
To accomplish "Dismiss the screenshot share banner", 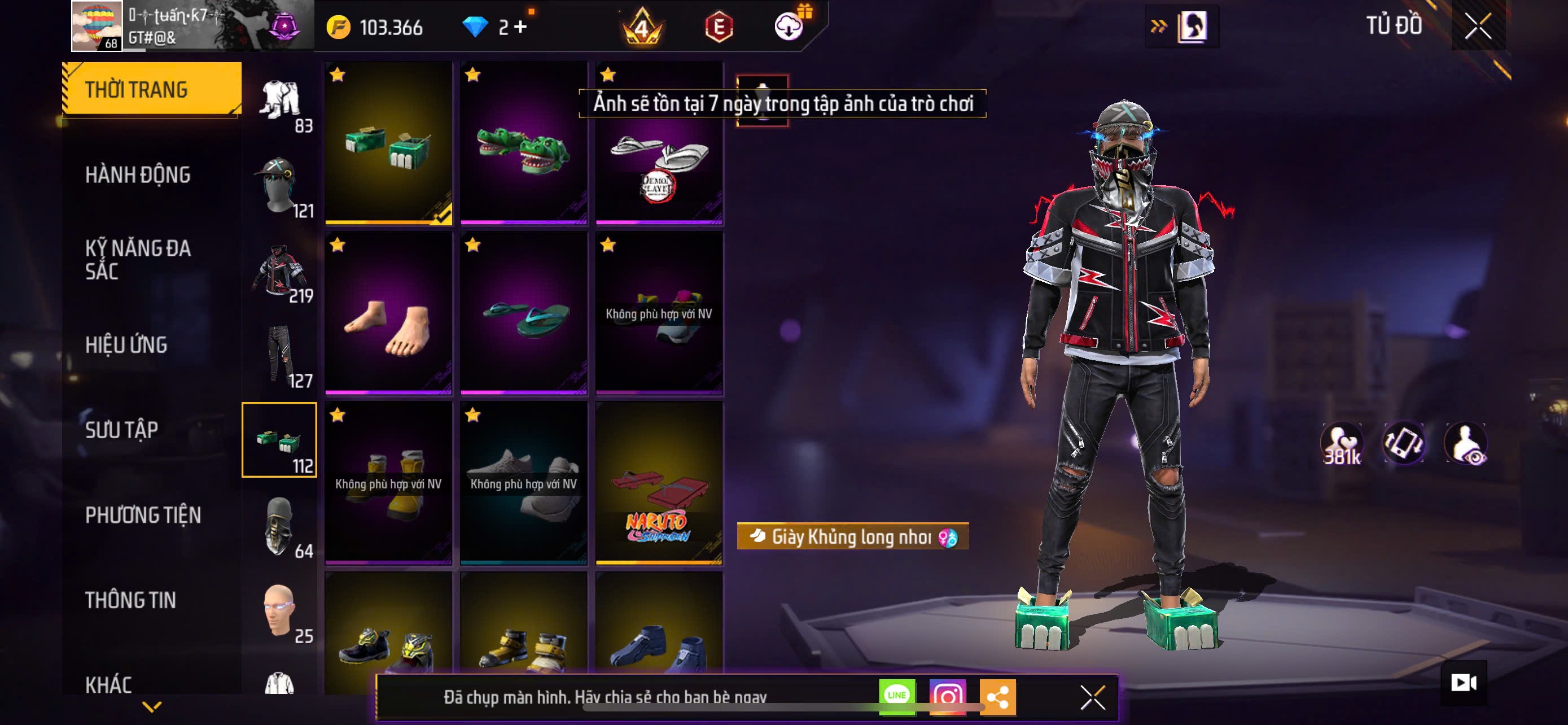I will (x=1093, y=697).
